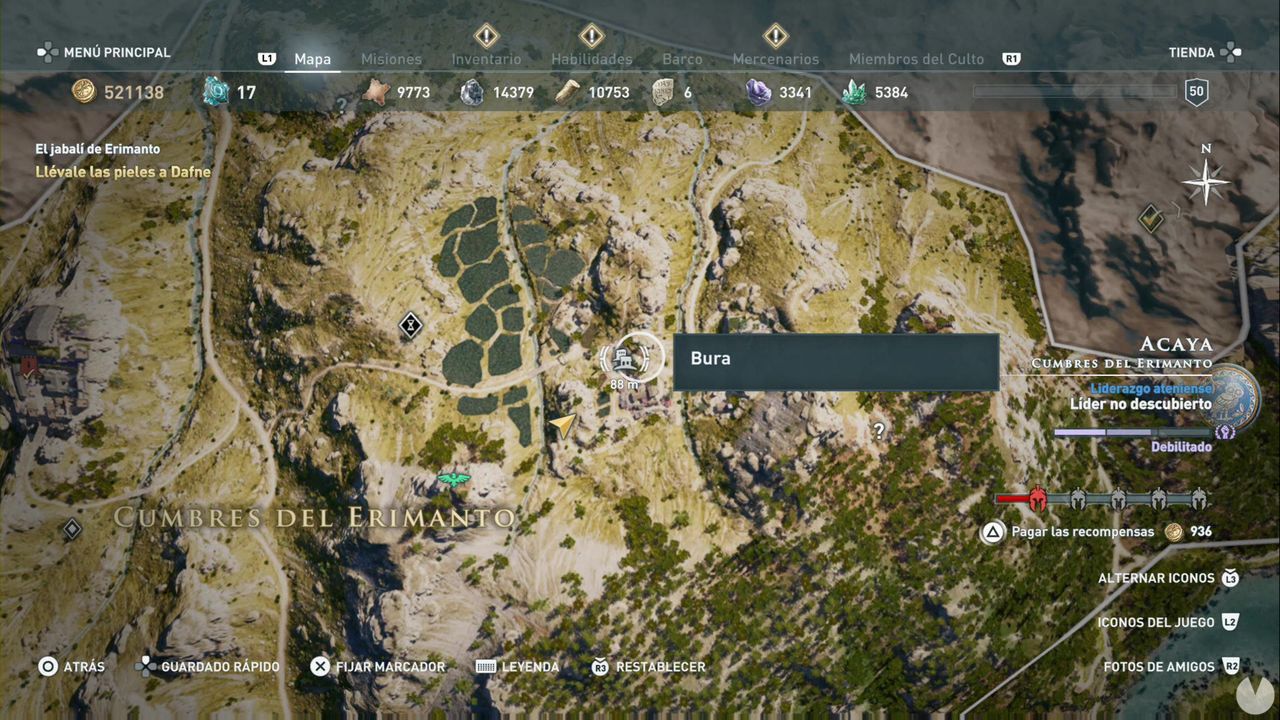
Task: Click the undiscovered question mark marker
Action: [x=877, y=432]
